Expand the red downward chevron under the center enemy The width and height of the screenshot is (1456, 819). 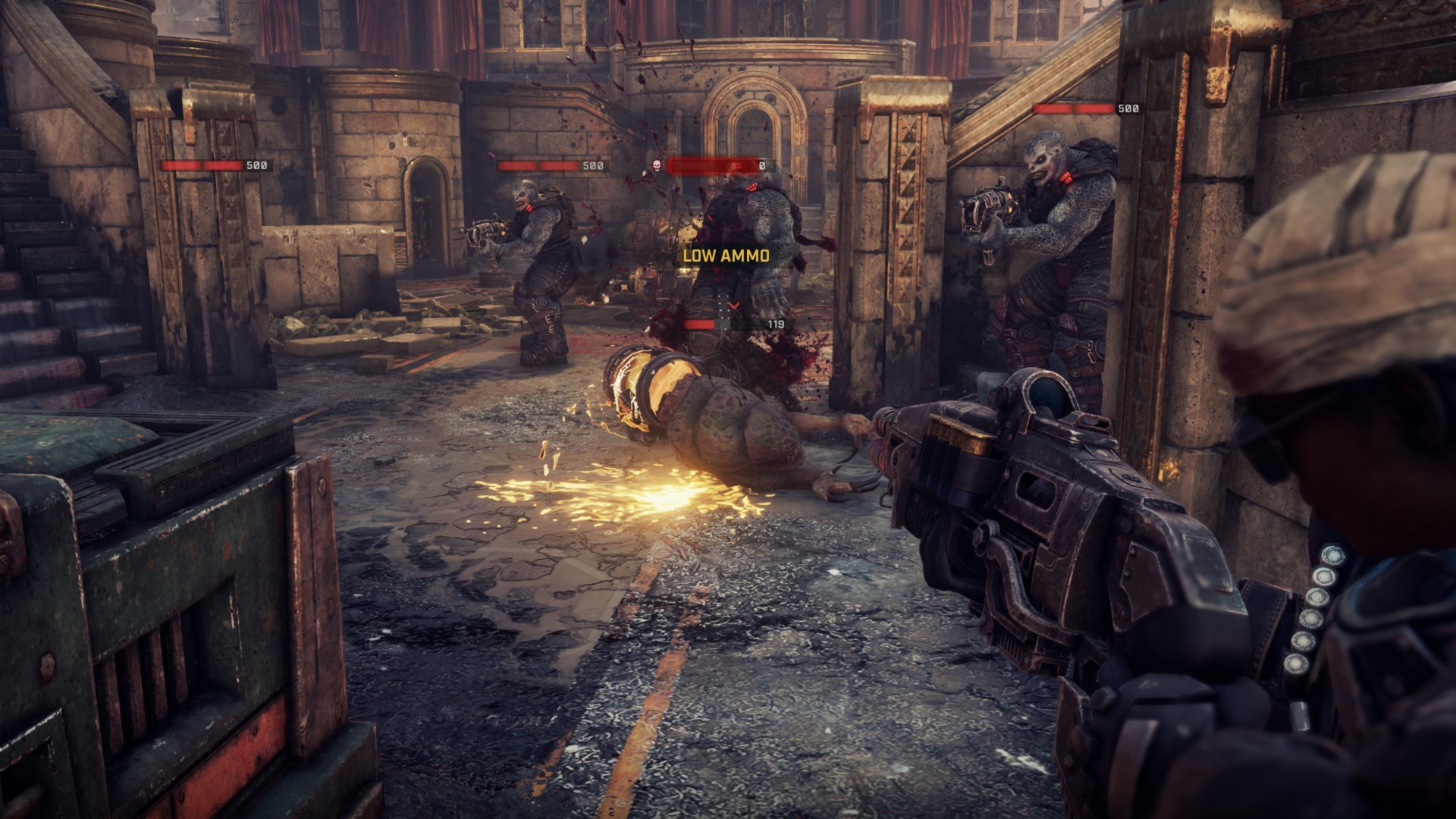click(x=733, y=305)
